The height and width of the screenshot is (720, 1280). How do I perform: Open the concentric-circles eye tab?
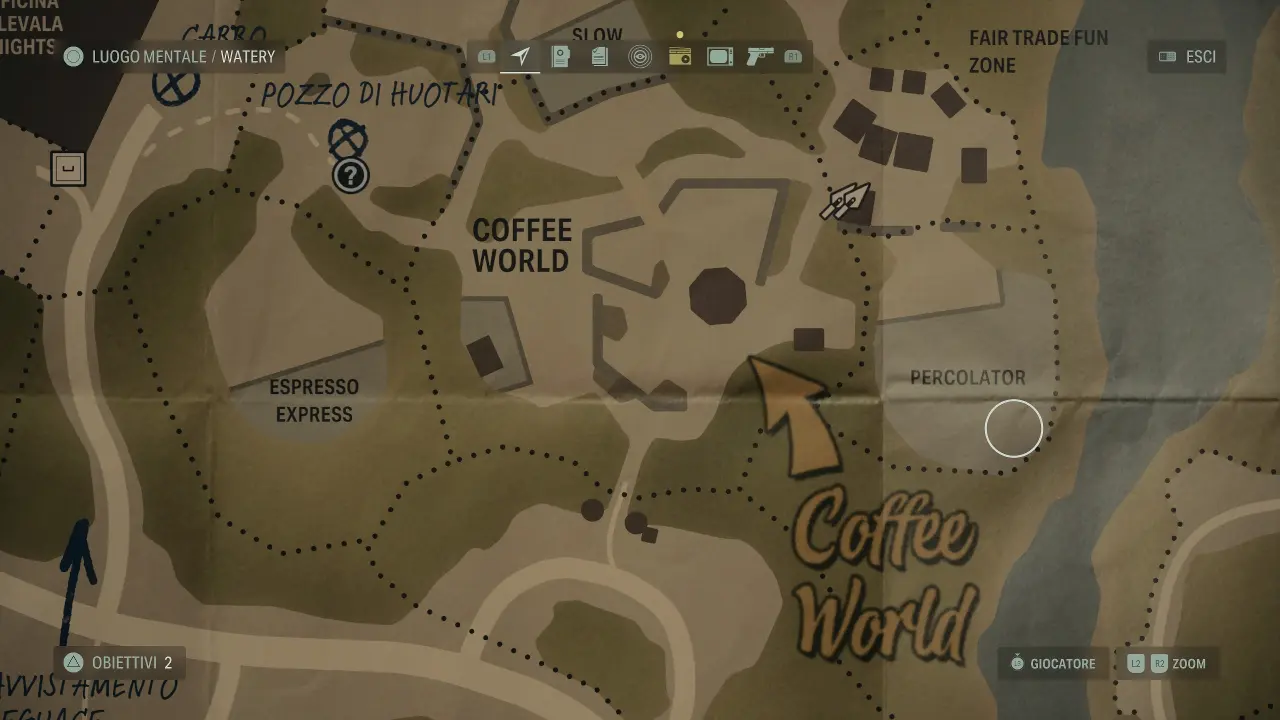pos(640,57)
